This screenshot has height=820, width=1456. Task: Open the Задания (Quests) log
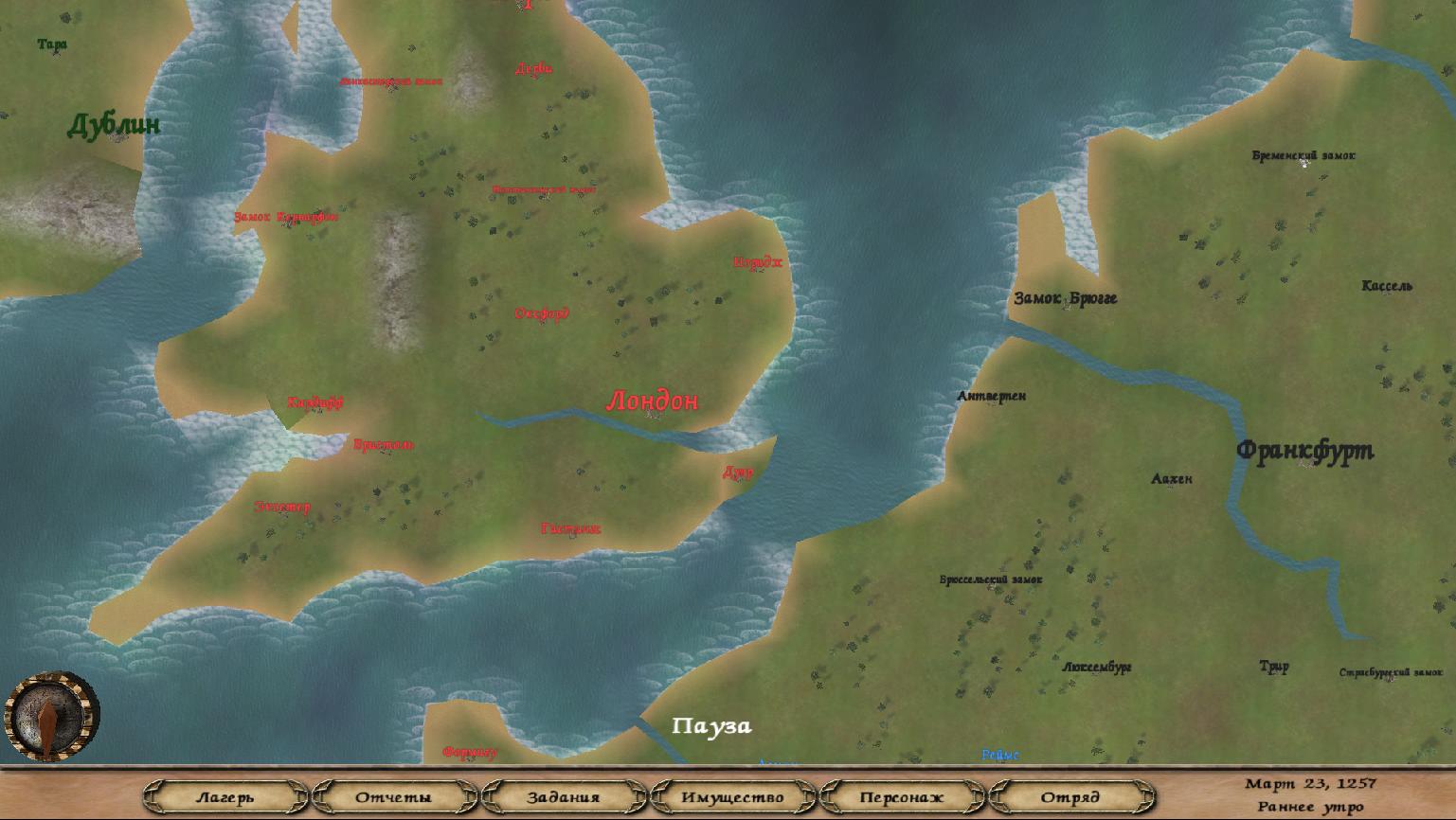tap(563, 797)
